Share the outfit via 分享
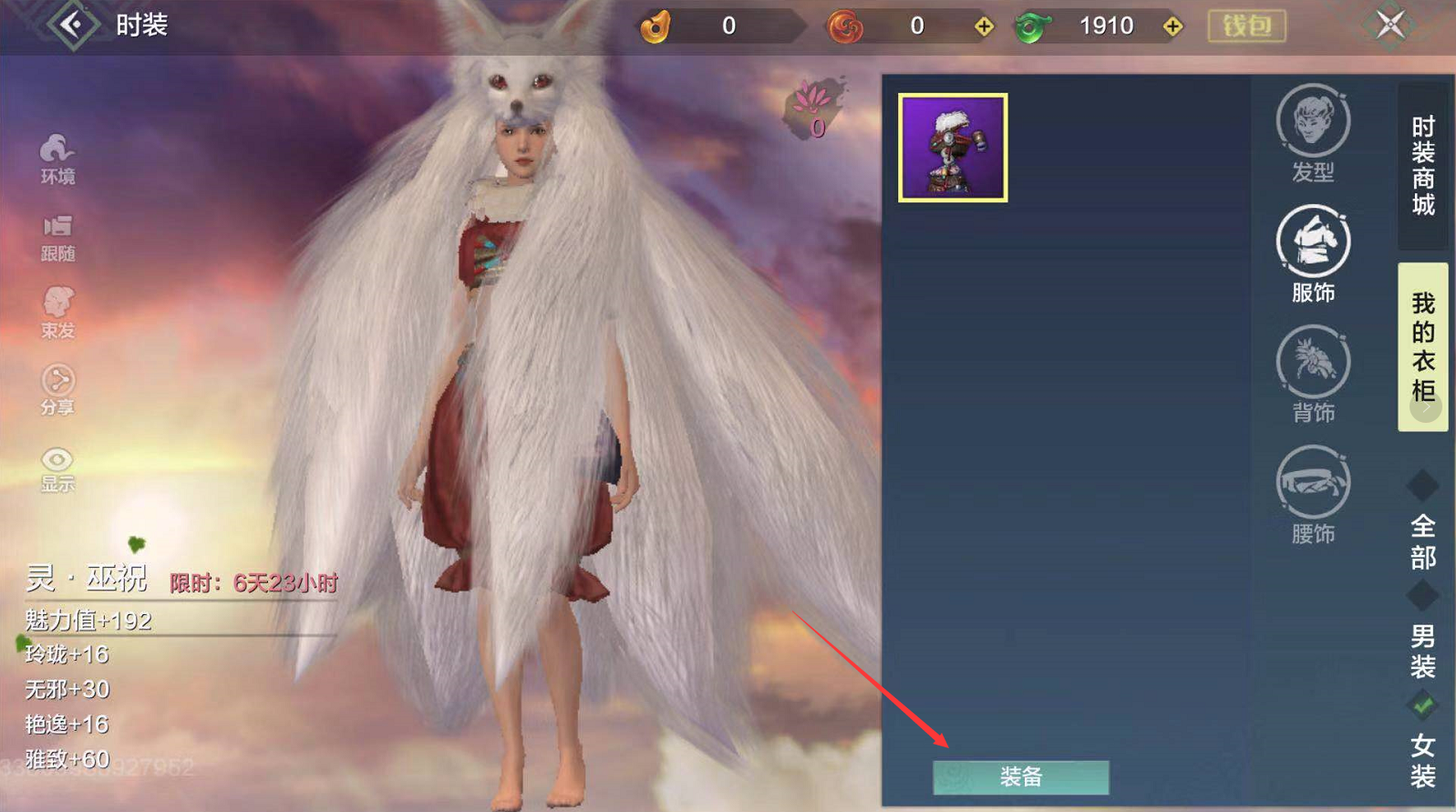This screenshot has width=1456, height=812. click(x=57, y=390)
